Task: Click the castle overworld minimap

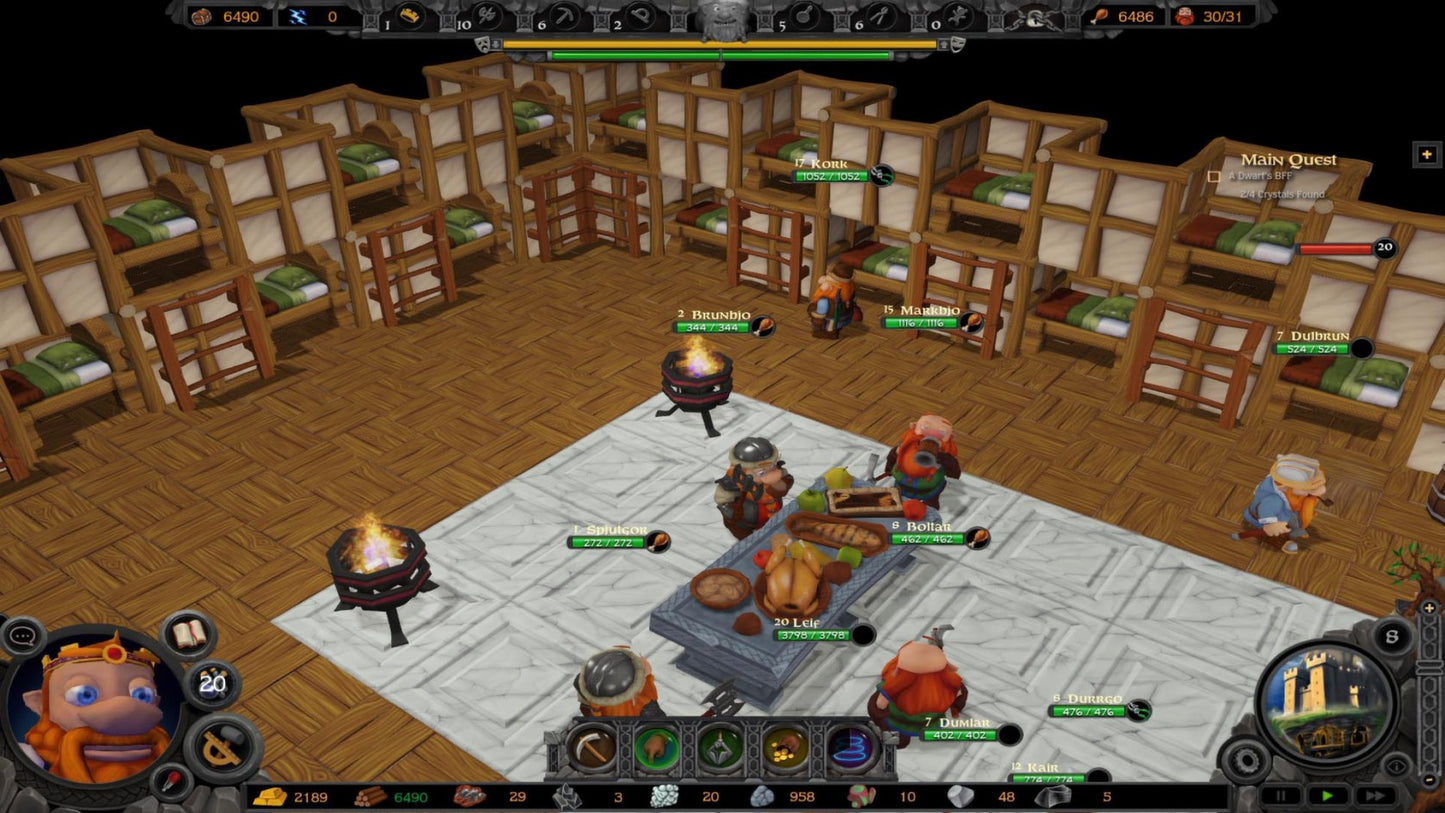Action: coord(1325,704)
